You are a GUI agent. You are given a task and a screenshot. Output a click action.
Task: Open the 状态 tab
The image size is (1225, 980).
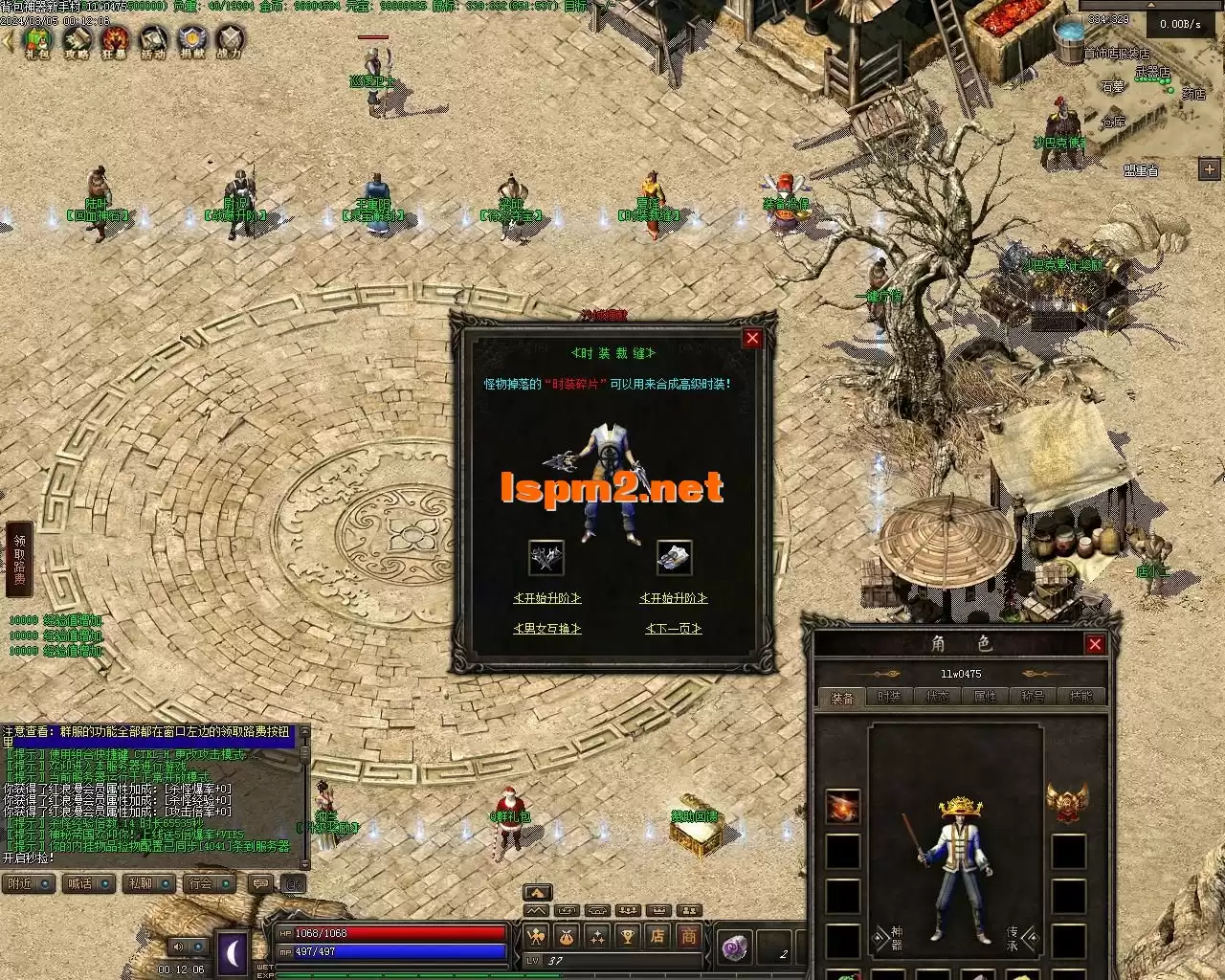937,697
